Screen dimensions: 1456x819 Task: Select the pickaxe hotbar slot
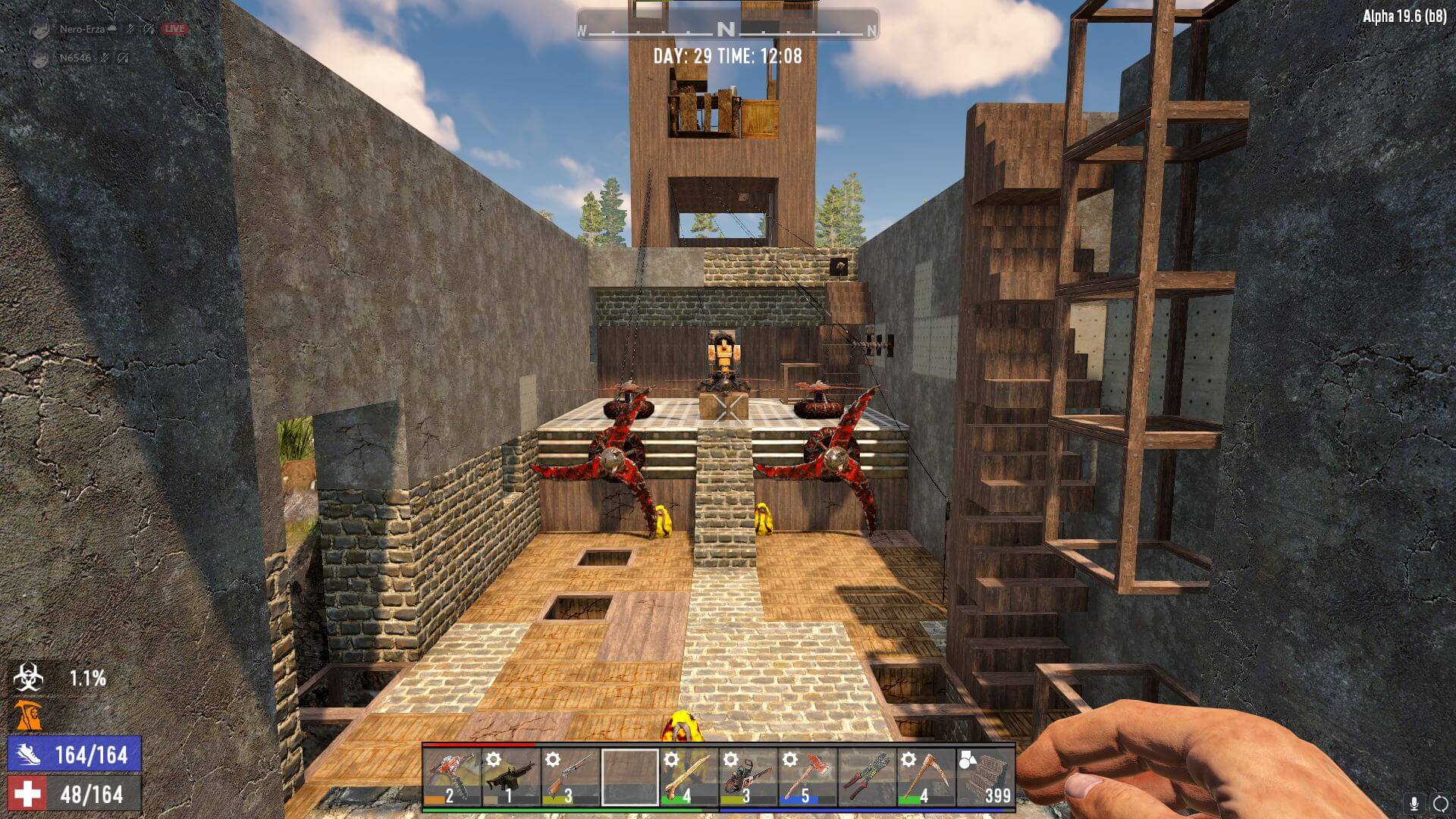pos(925,777)
